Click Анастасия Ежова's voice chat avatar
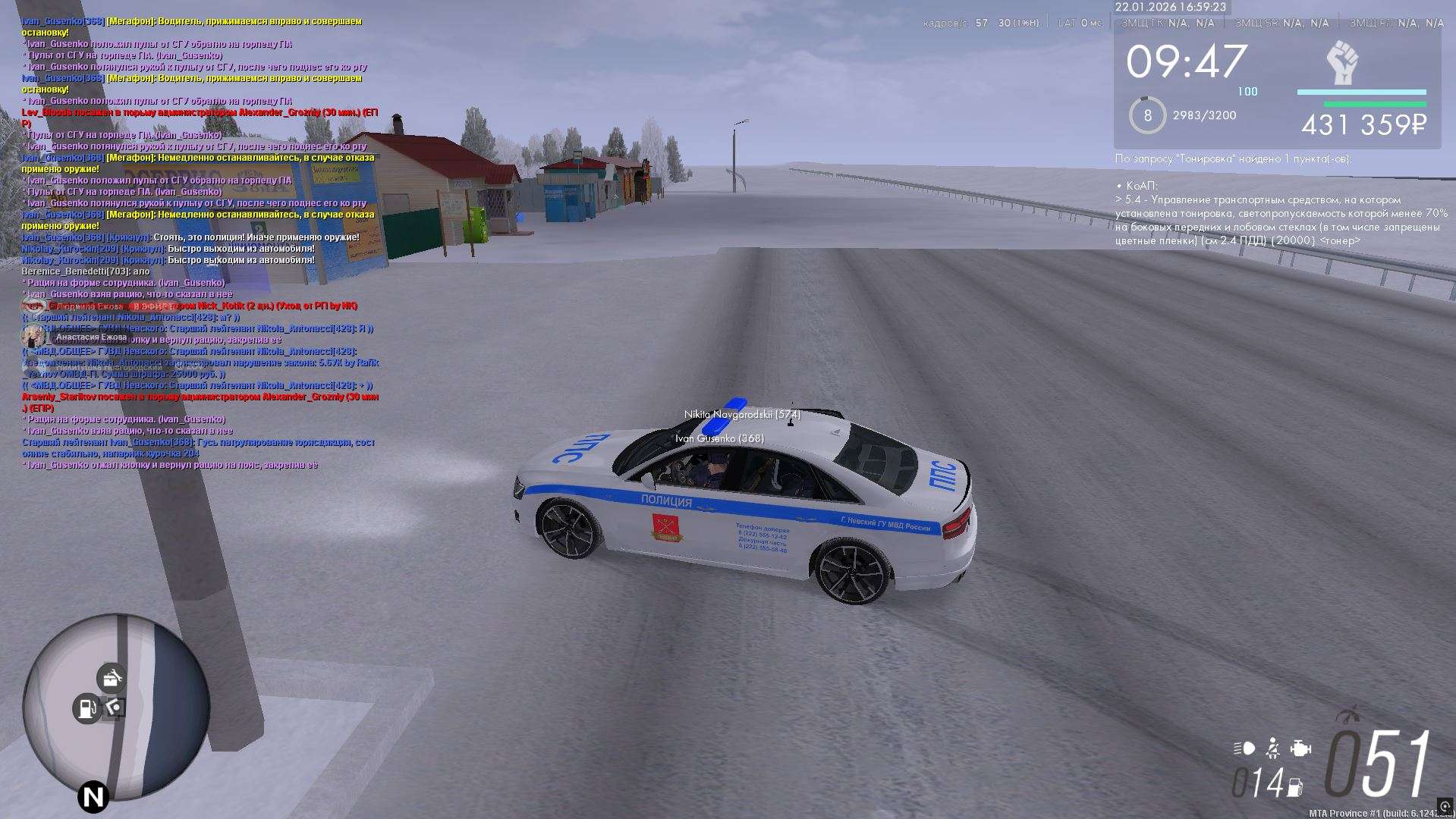Image resolution: width=1456 pixels, height=819 pixels. [x=33, y=337]
